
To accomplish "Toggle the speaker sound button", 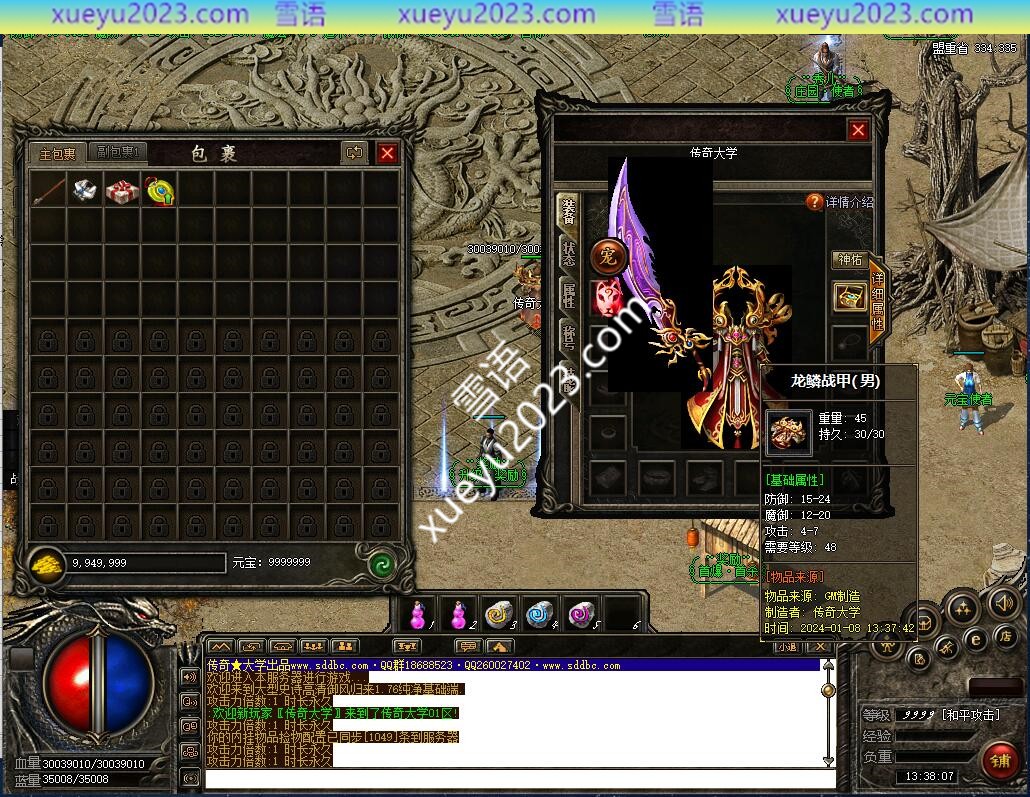I will tap(1003, 603).
